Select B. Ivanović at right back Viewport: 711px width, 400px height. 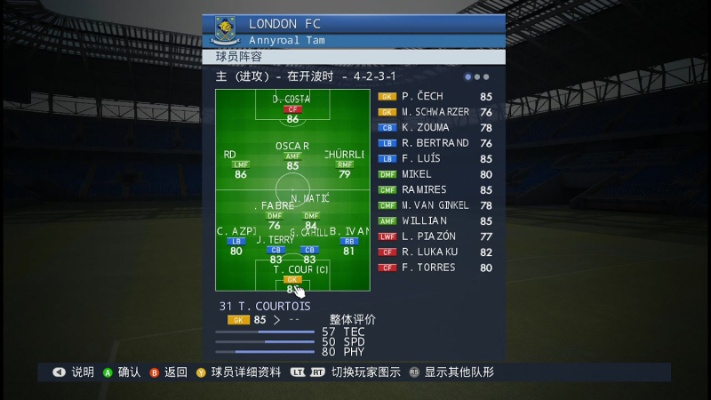[349, 241]
